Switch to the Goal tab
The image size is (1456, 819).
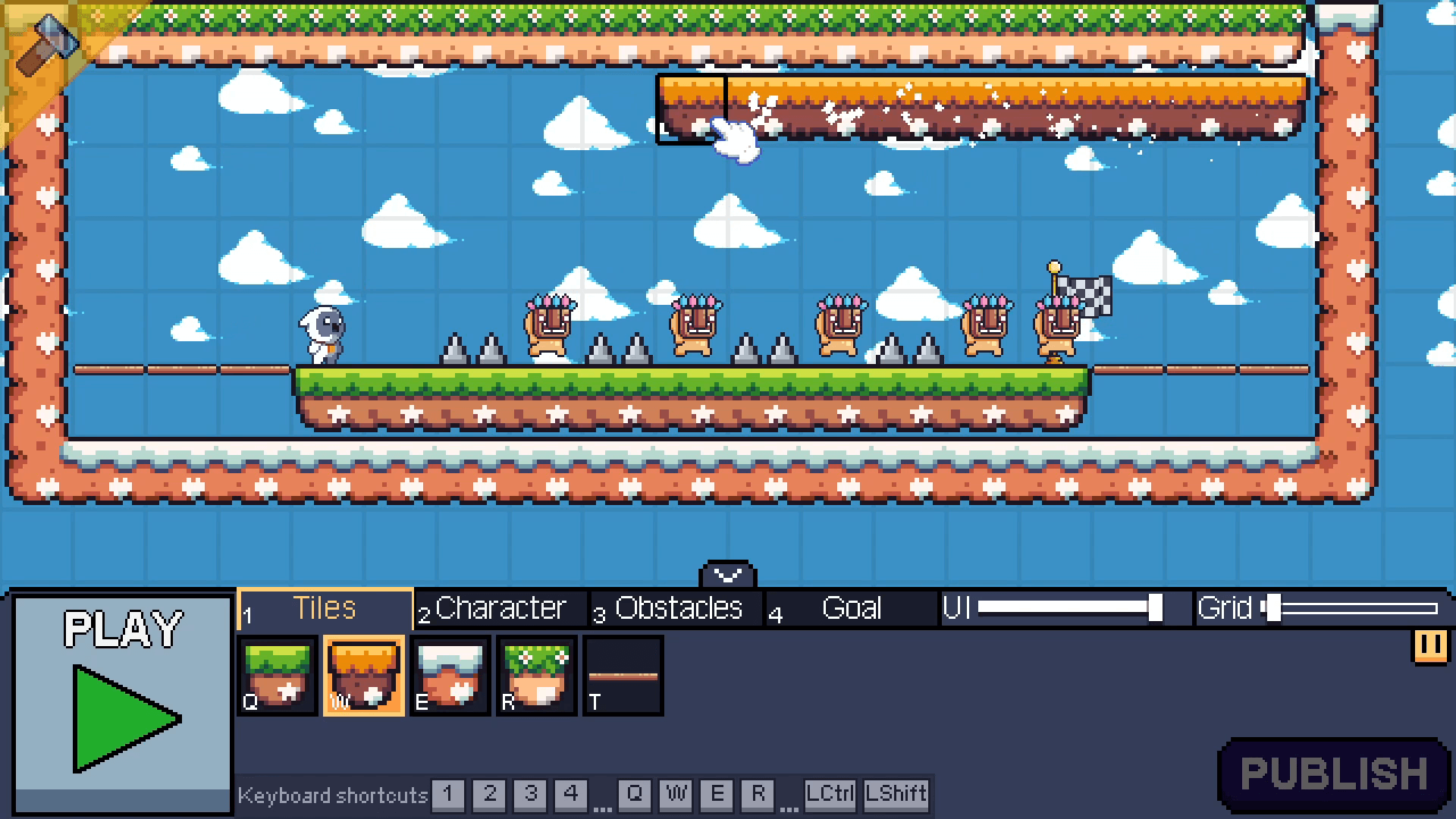[x=851, y=607]
